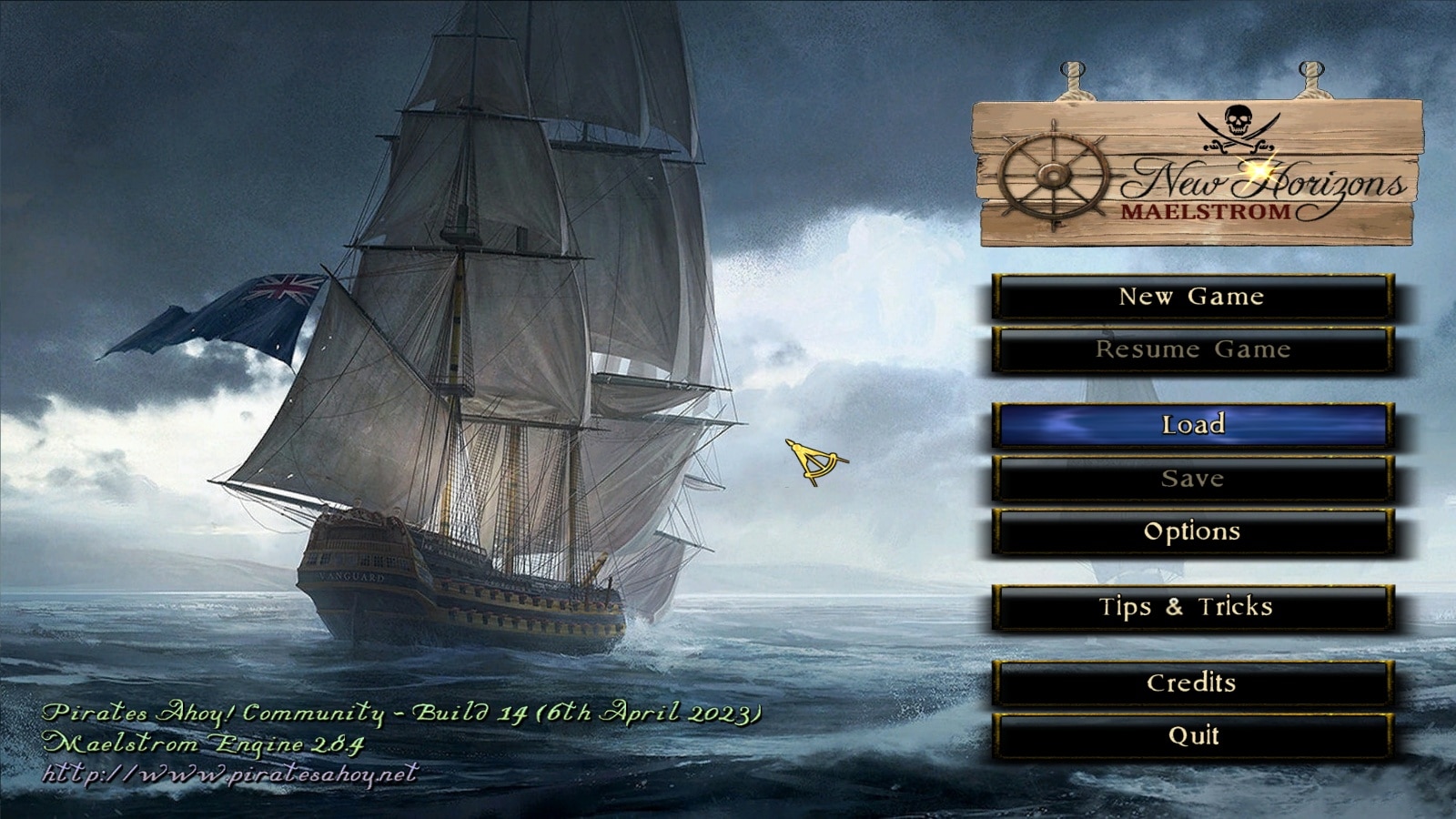Screen dimensions: 1456x819
Task: Quit the game
Action: pos(1192,735)
